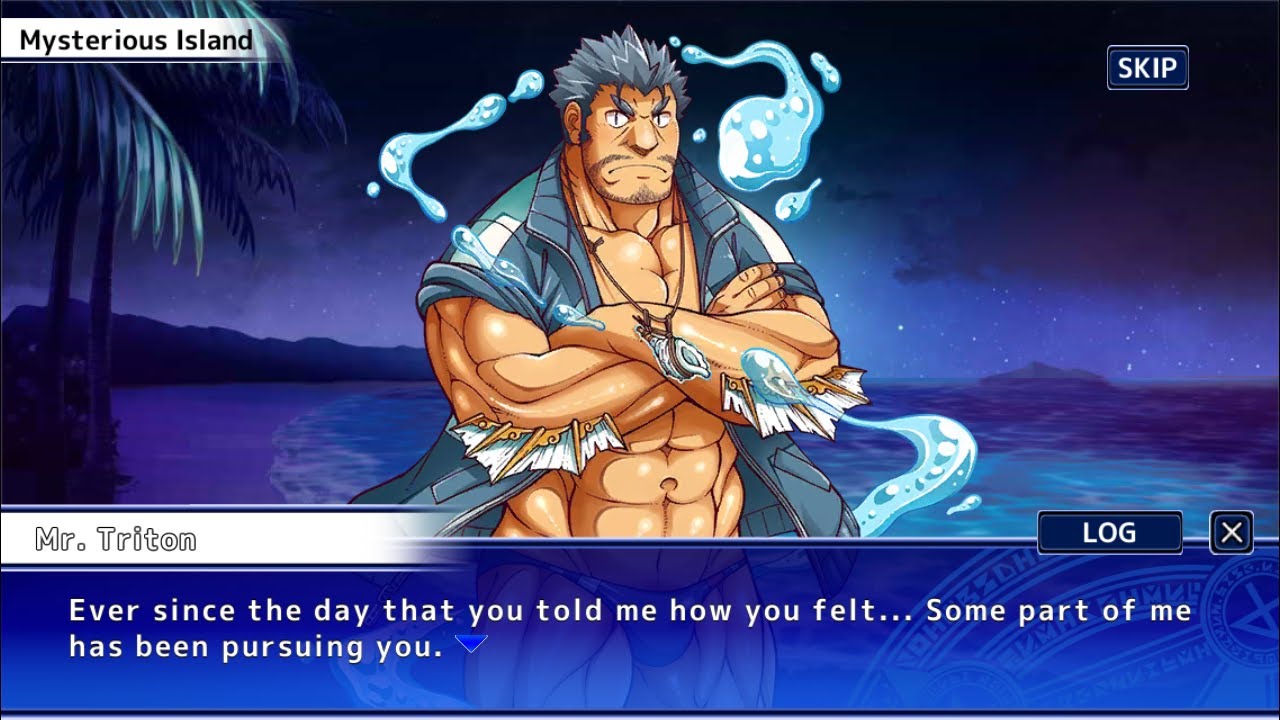Advance dialogue via the blue arrow indicator
The width and height of the screenshot is (1280, 720).
(471, 644)
